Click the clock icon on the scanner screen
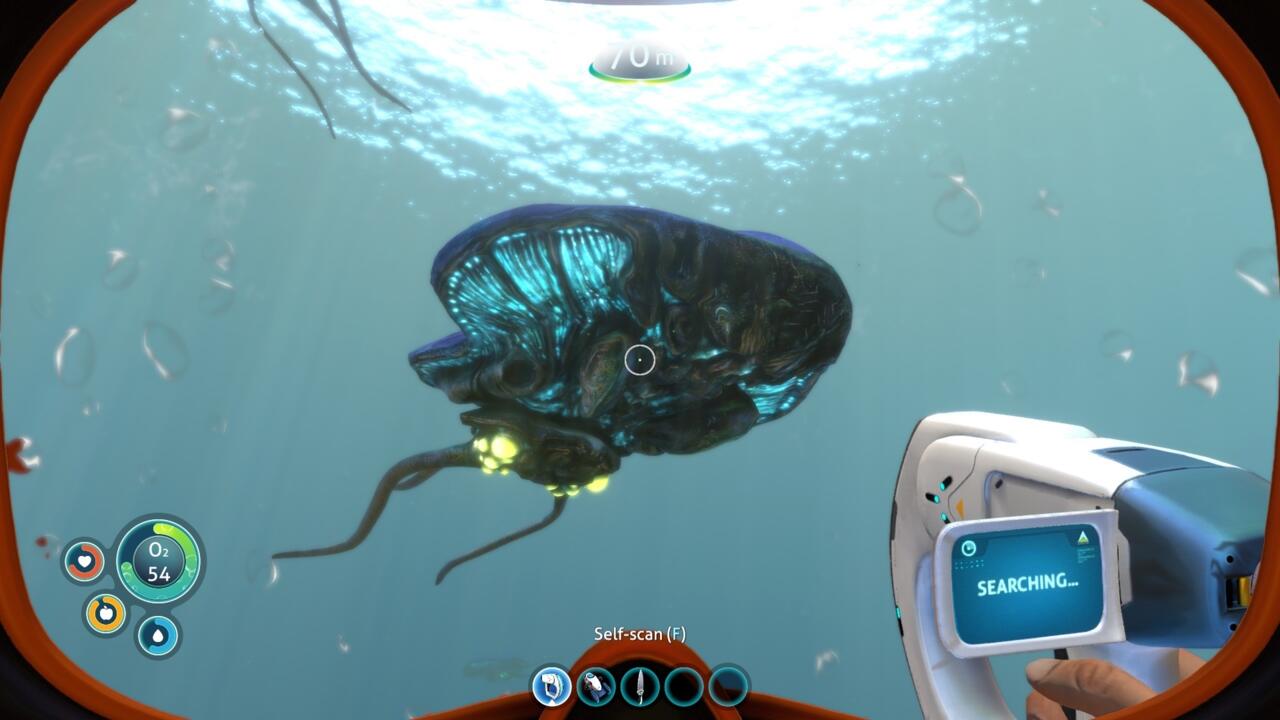Image resolution: width=1280 pixels, height=720 pixels. point(969,547)
